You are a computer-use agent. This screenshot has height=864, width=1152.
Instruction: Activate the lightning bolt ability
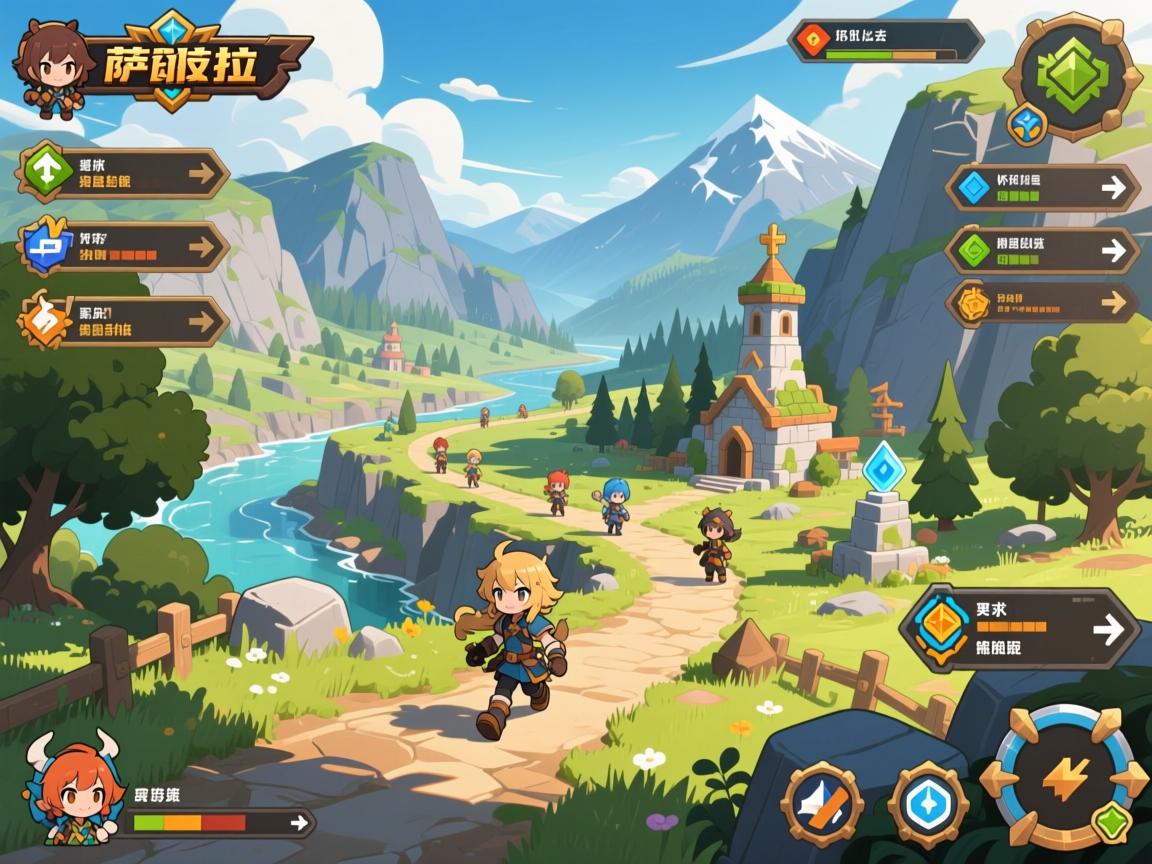1063,777
